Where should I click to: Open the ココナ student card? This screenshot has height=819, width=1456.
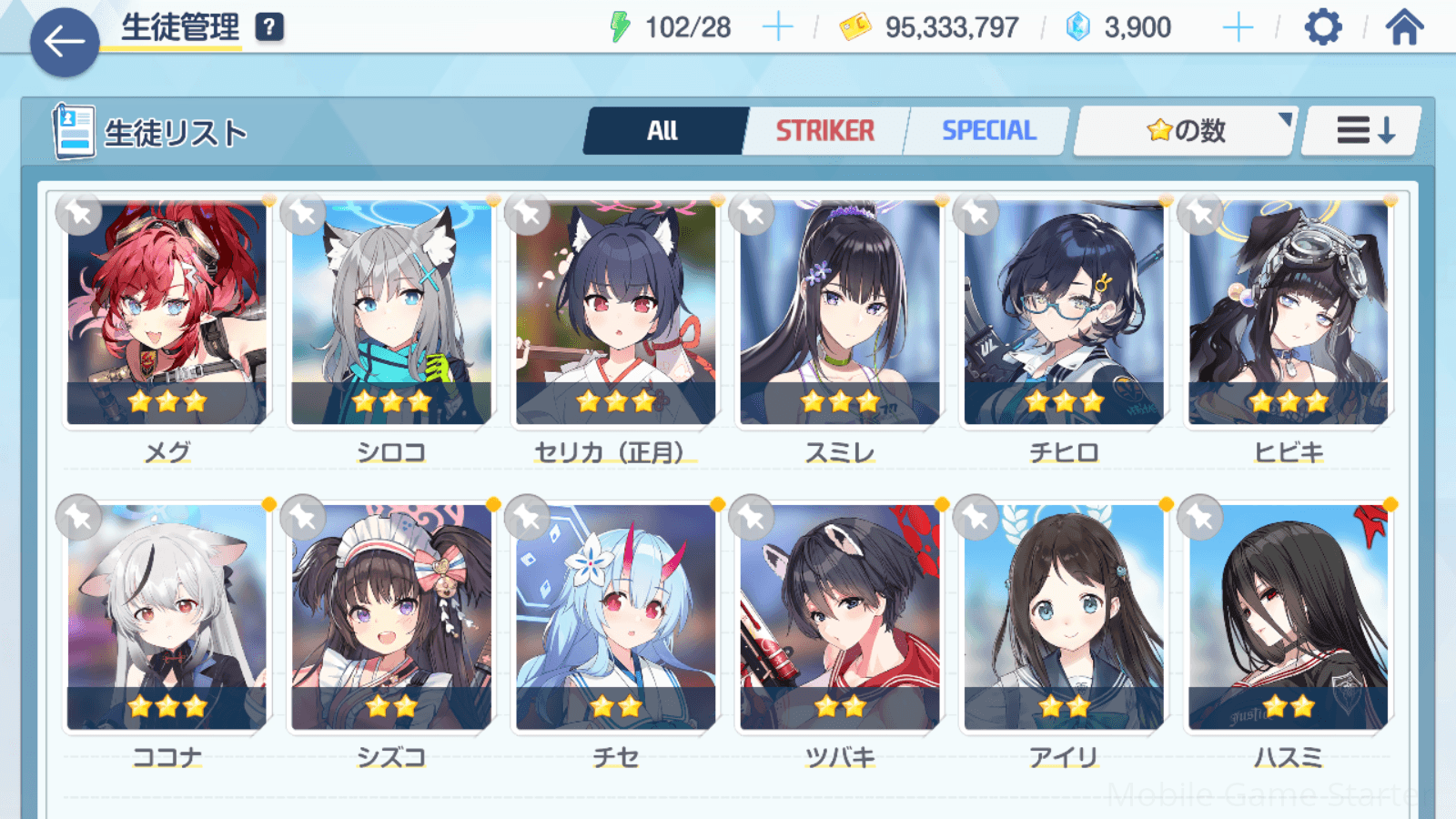[x=167, y=617]
